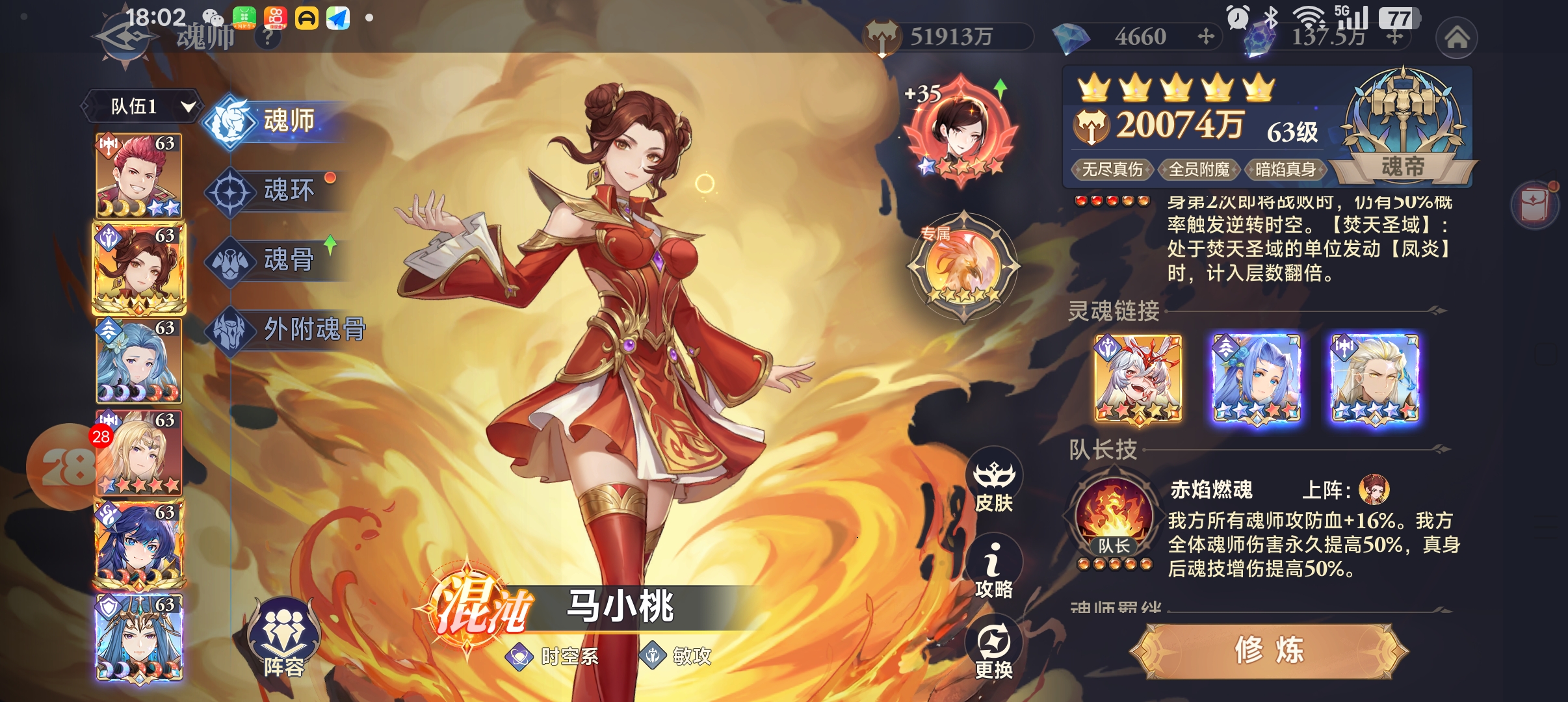Add diamonds with the plus next to 4660
The image size is (1568, 702).
(x=1206, y=36)
